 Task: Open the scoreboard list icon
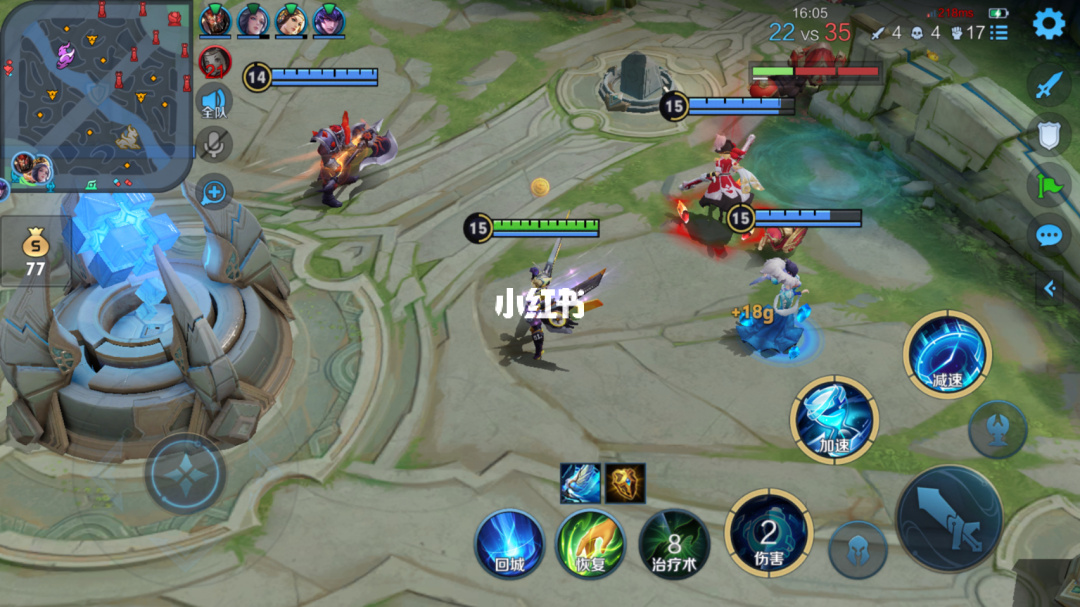click(x=999, y=33)
